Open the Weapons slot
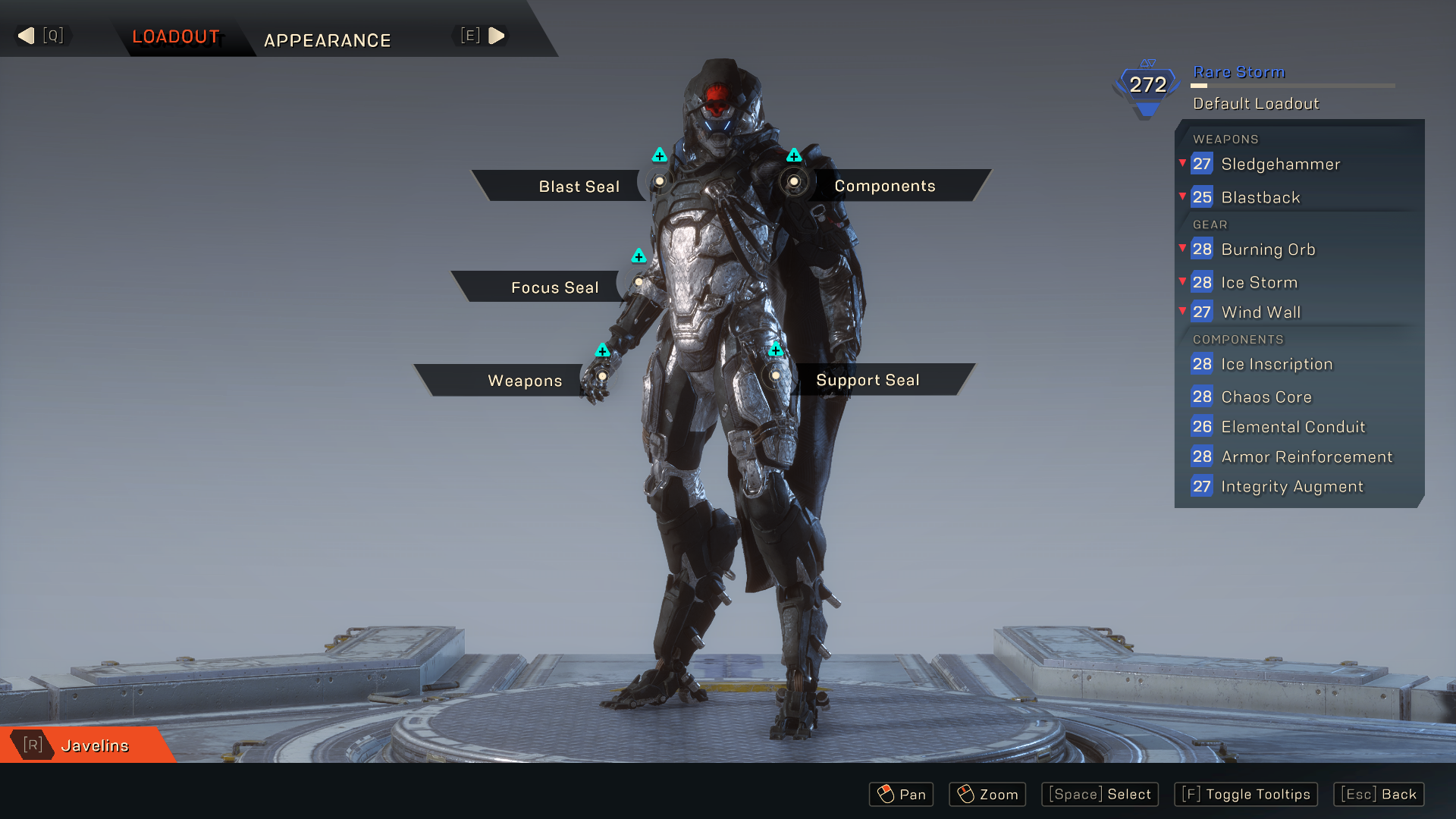The image size is (1456, 819). 524,381
